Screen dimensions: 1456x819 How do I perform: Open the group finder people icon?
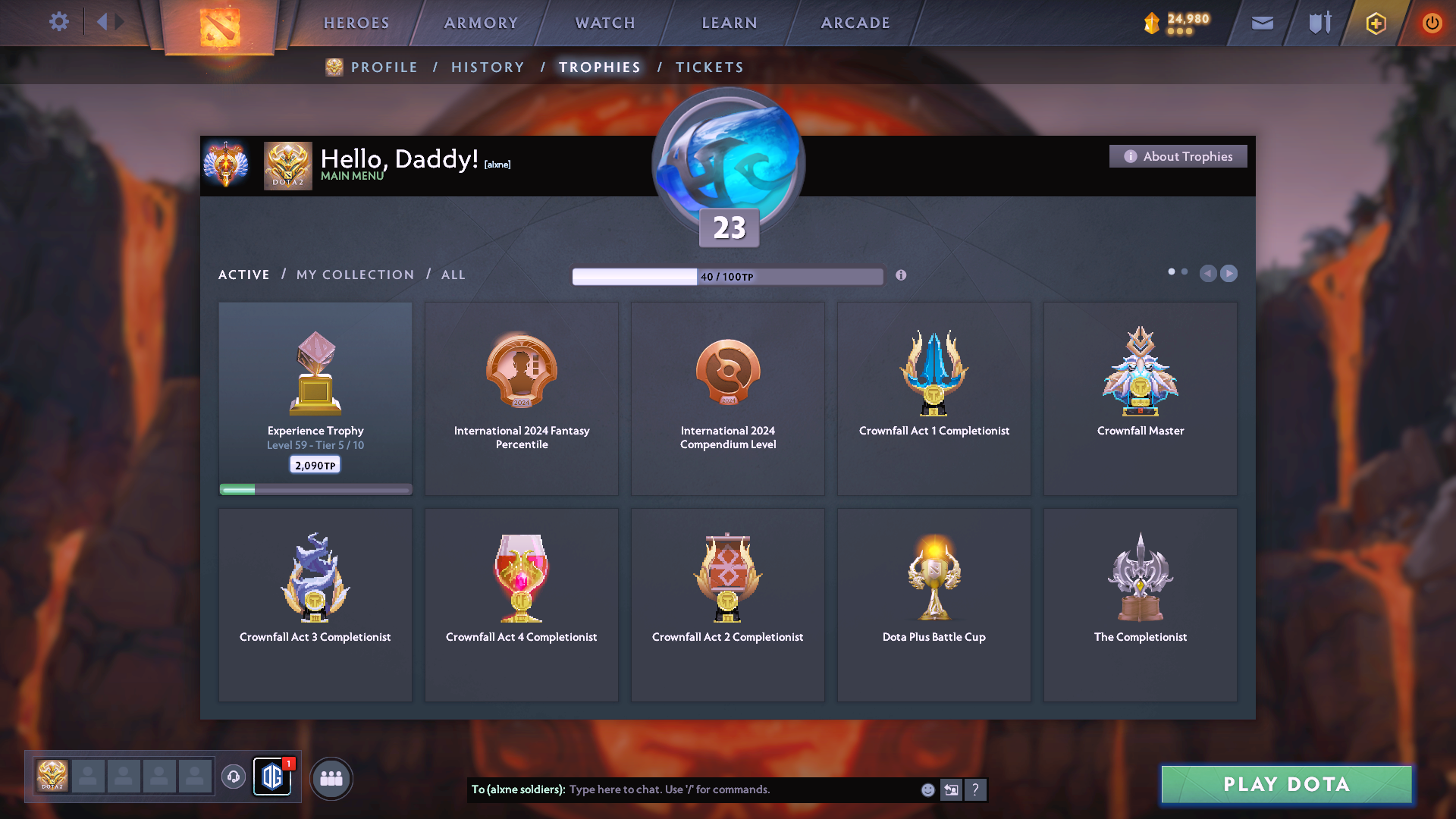331,777
